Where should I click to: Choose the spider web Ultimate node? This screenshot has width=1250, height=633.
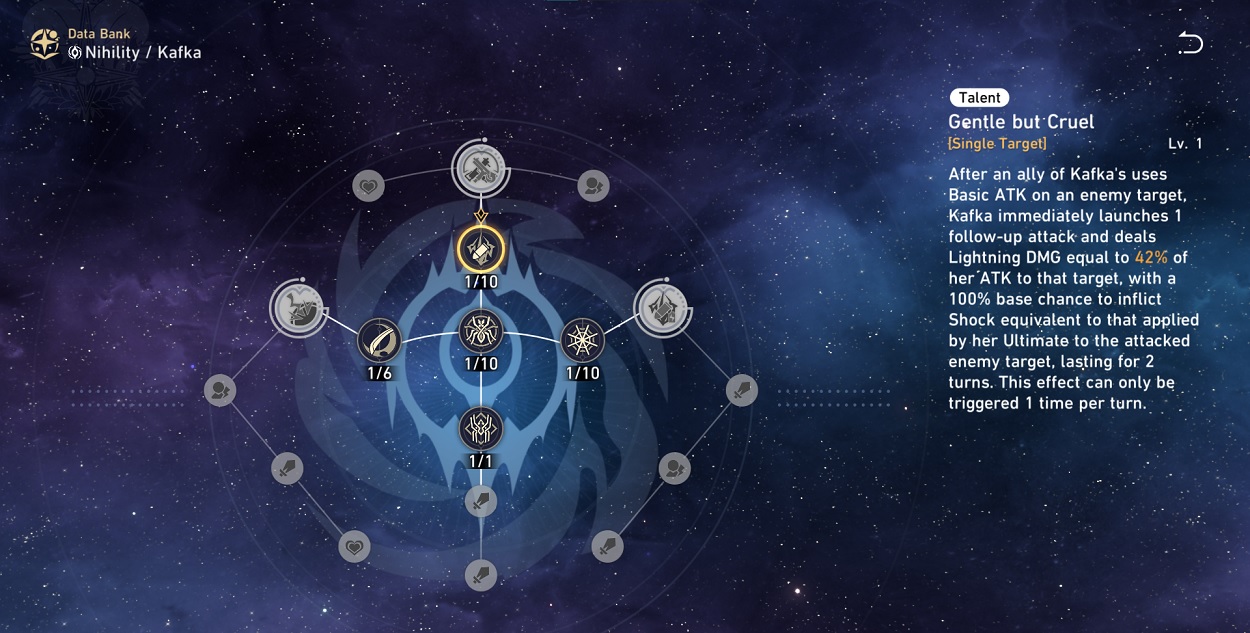[582, 340]
